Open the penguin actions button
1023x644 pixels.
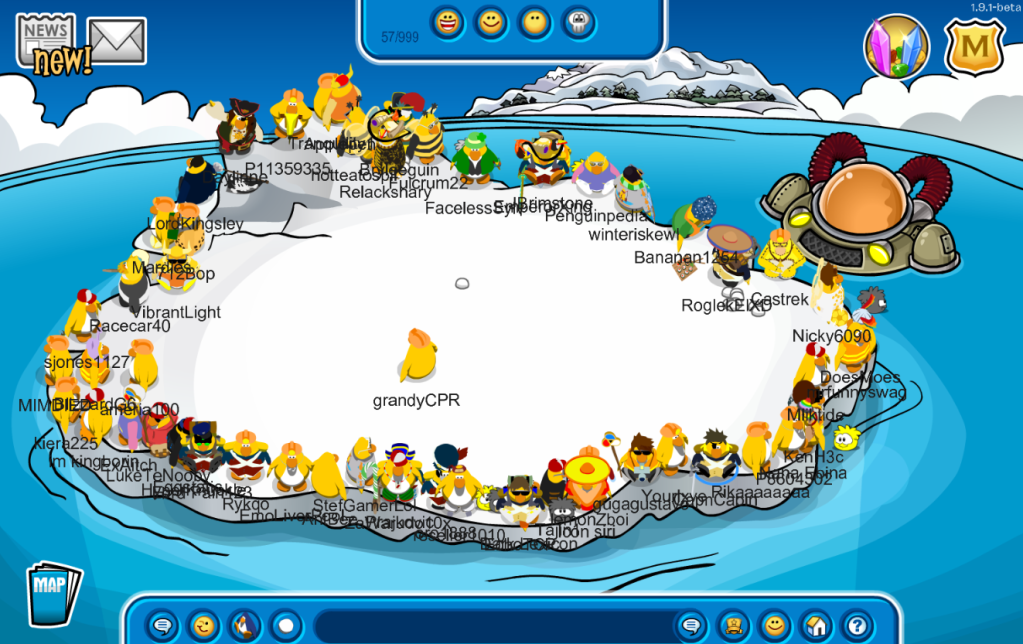[x=244, y=626]
